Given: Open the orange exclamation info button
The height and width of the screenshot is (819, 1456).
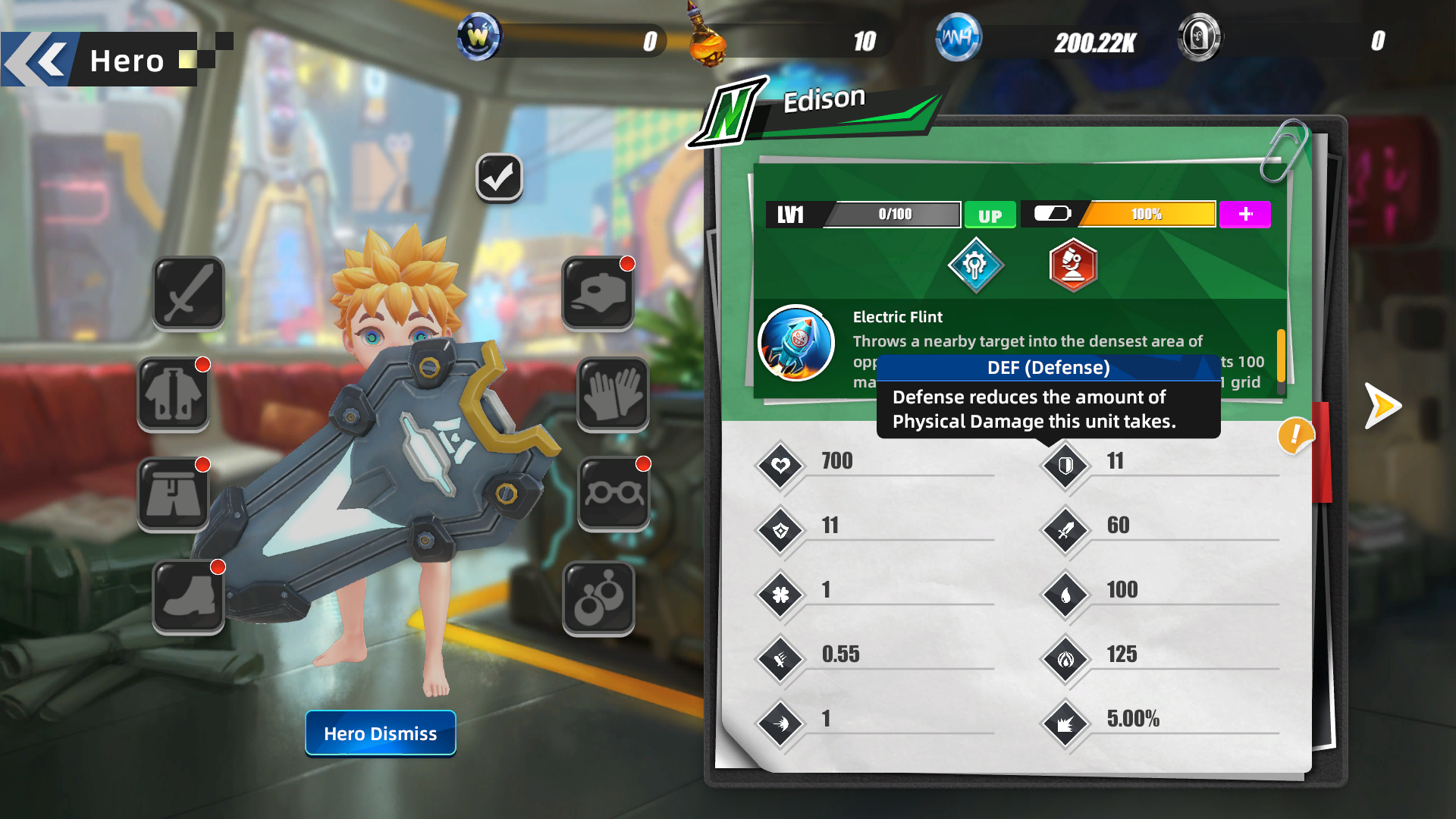Looking at the screenshot, I should click(x=1294, y=435).
